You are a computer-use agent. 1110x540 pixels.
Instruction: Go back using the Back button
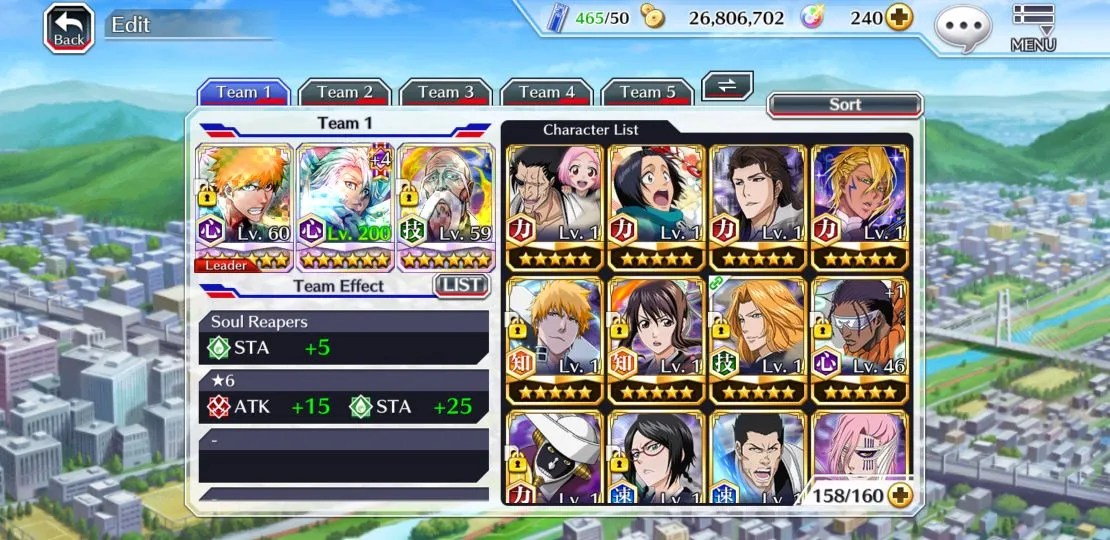pos(68,28)
